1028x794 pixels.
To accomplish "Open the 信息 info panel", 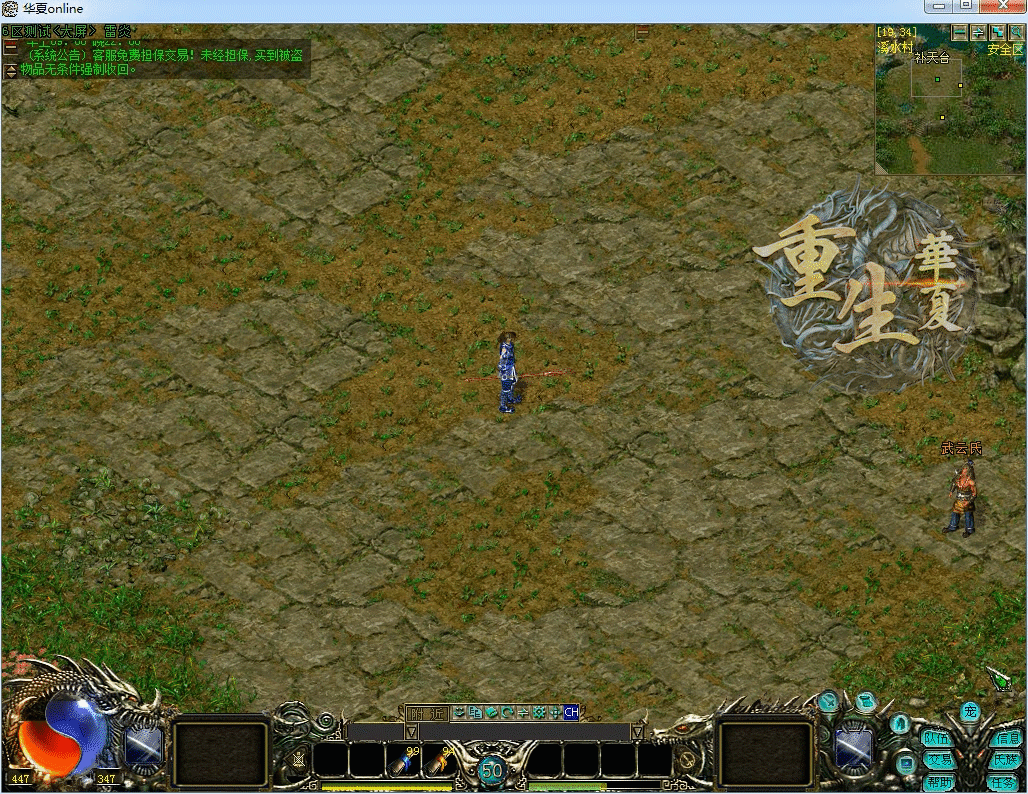I will click(x=1005, y=738).
